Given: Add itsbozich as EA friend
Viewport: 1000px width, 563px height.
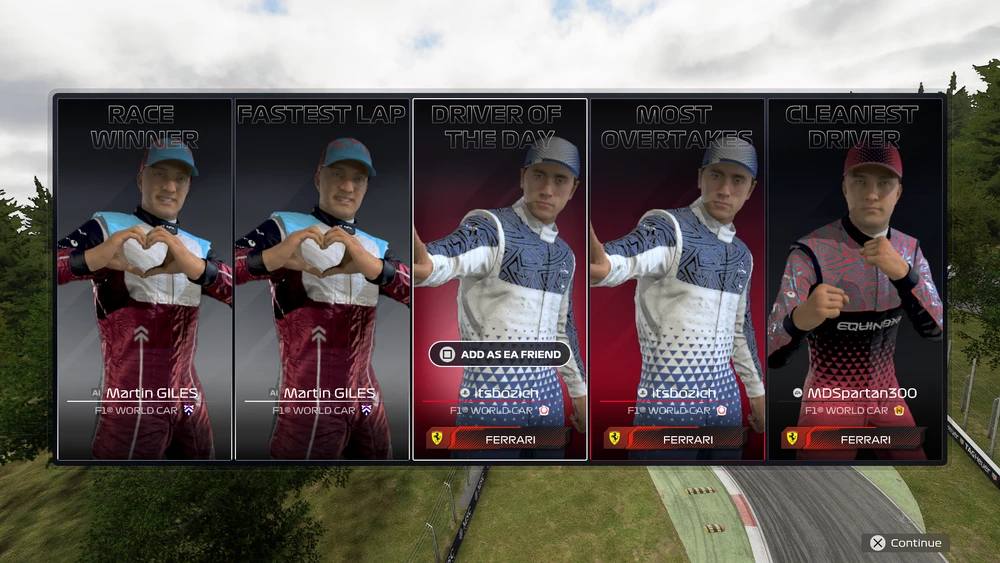Looking at the screenshot, I should 500,354.
